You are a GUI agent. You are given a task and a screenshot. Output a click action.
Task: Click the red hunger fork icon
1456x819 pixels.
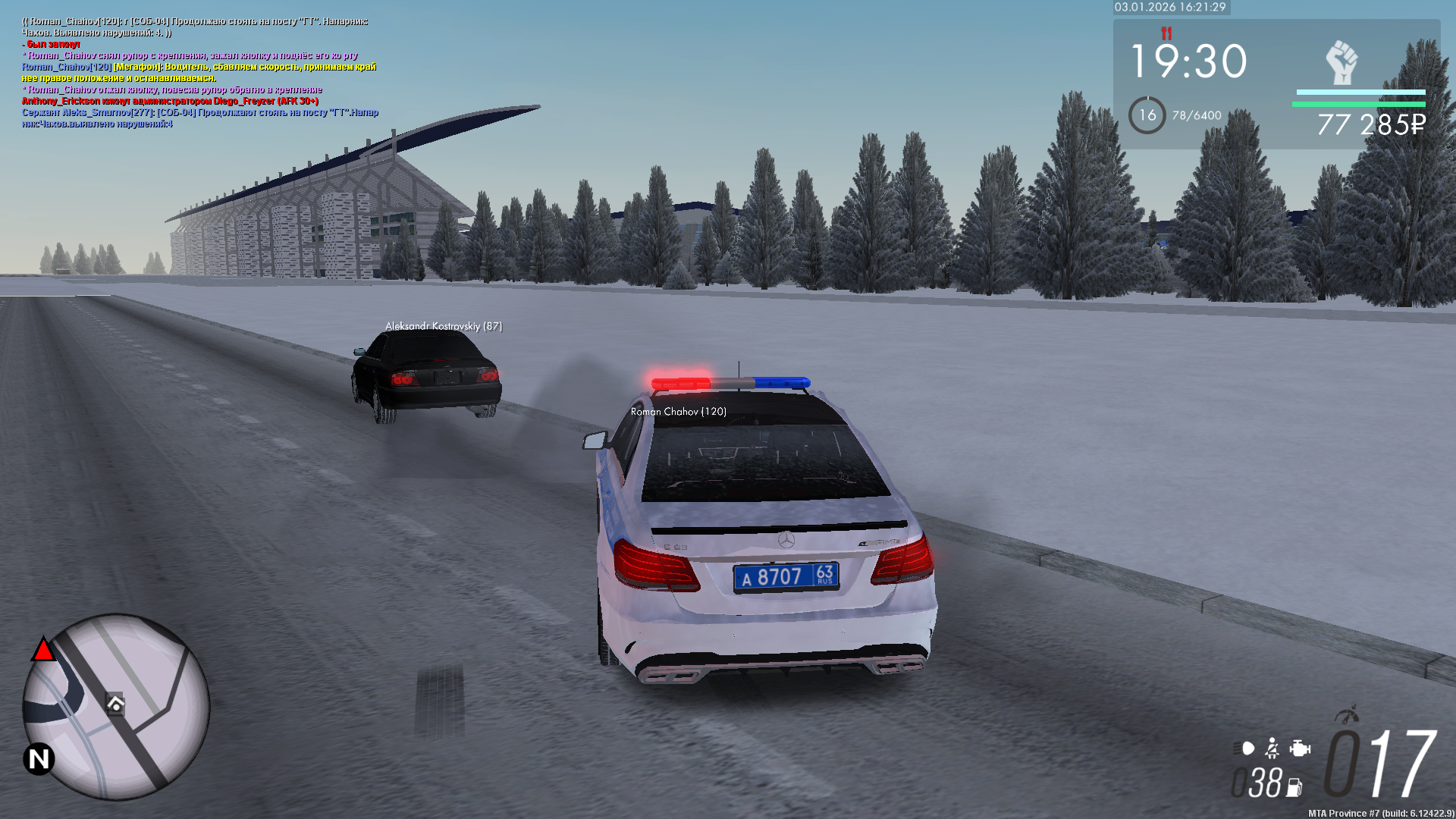click(1166, 33)
